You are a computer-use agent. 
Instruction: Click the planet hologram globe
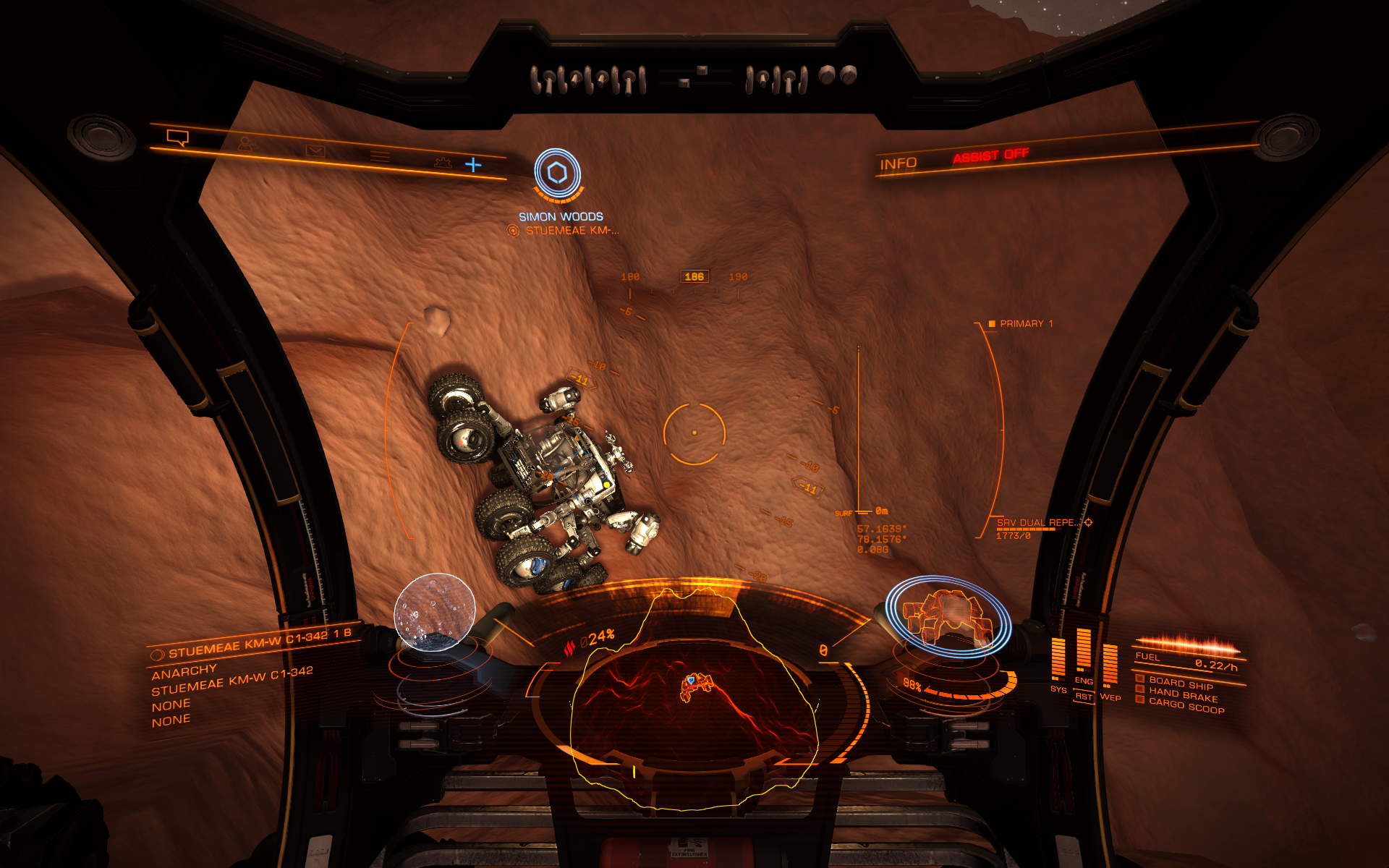coord(434,612)
